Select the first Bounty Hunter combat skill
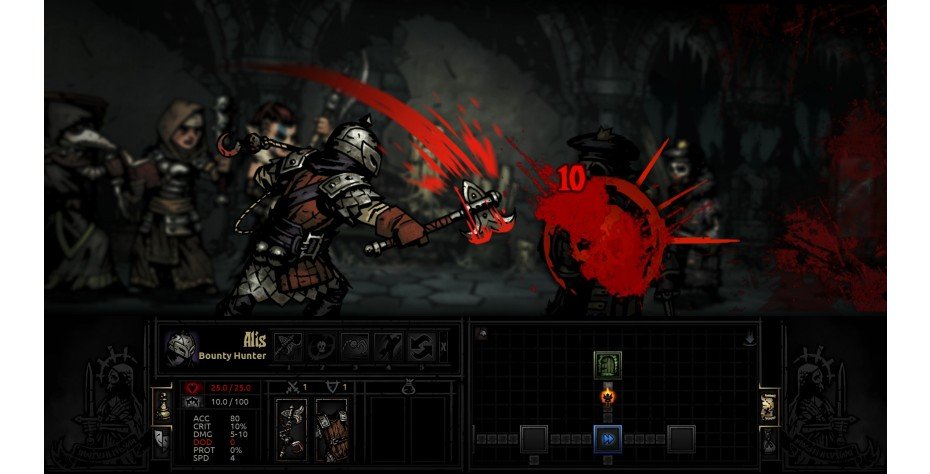The height and width of the screenshot is (474, 930). tap(289, 347)
